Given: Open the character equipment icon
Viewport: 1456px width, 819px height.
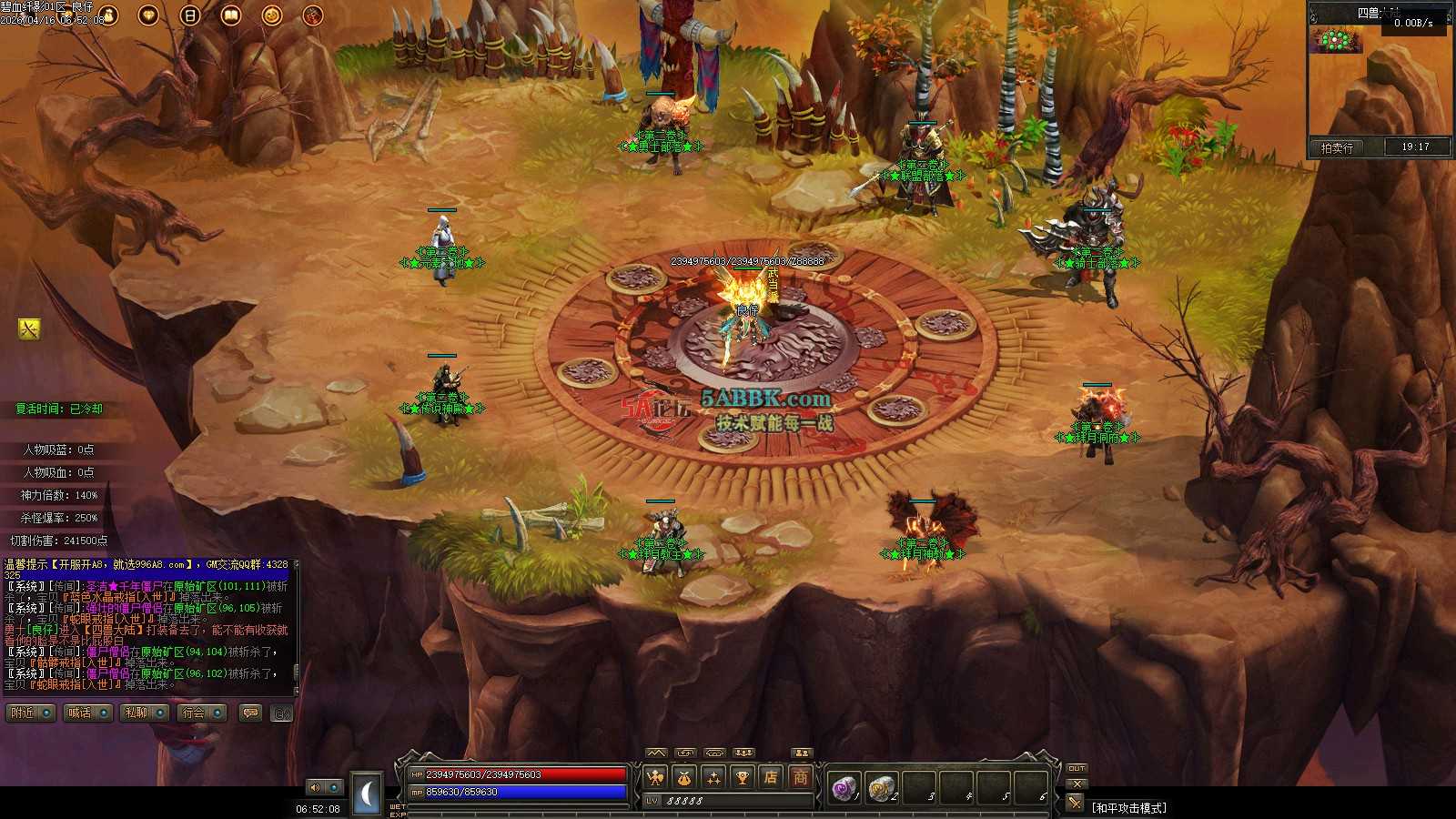Looking at the screenshot, I should coord(655,777).
